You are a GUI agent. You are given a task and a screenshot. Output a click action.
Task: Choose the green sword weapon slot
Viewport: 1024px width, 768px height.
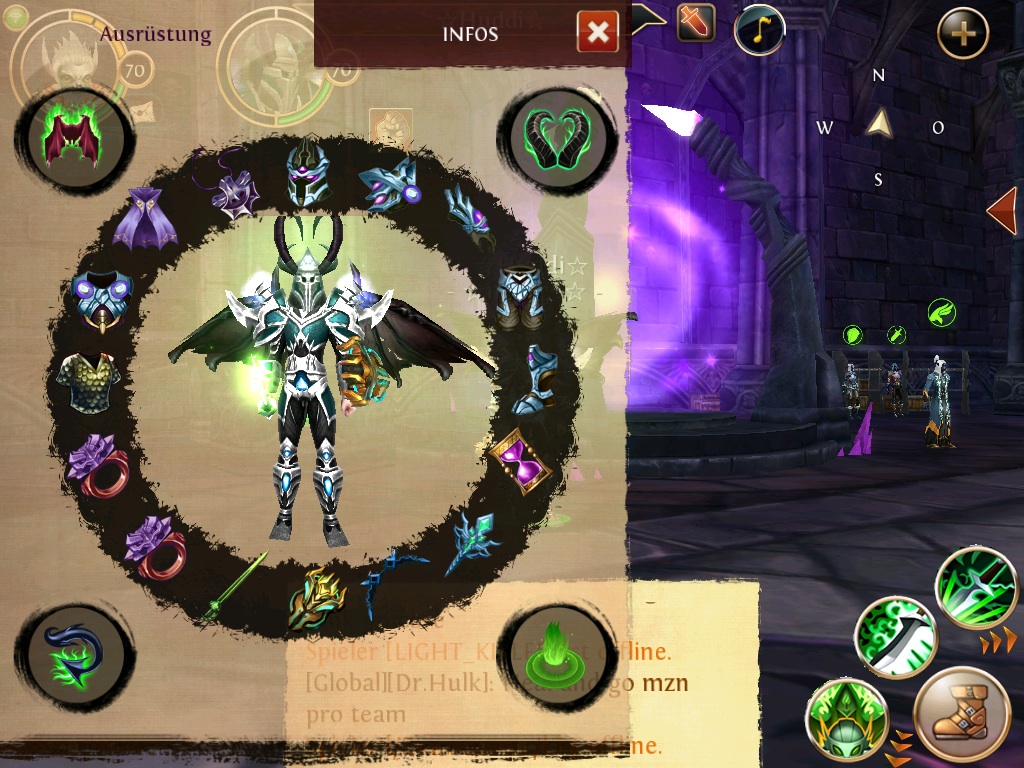point(235,586)
